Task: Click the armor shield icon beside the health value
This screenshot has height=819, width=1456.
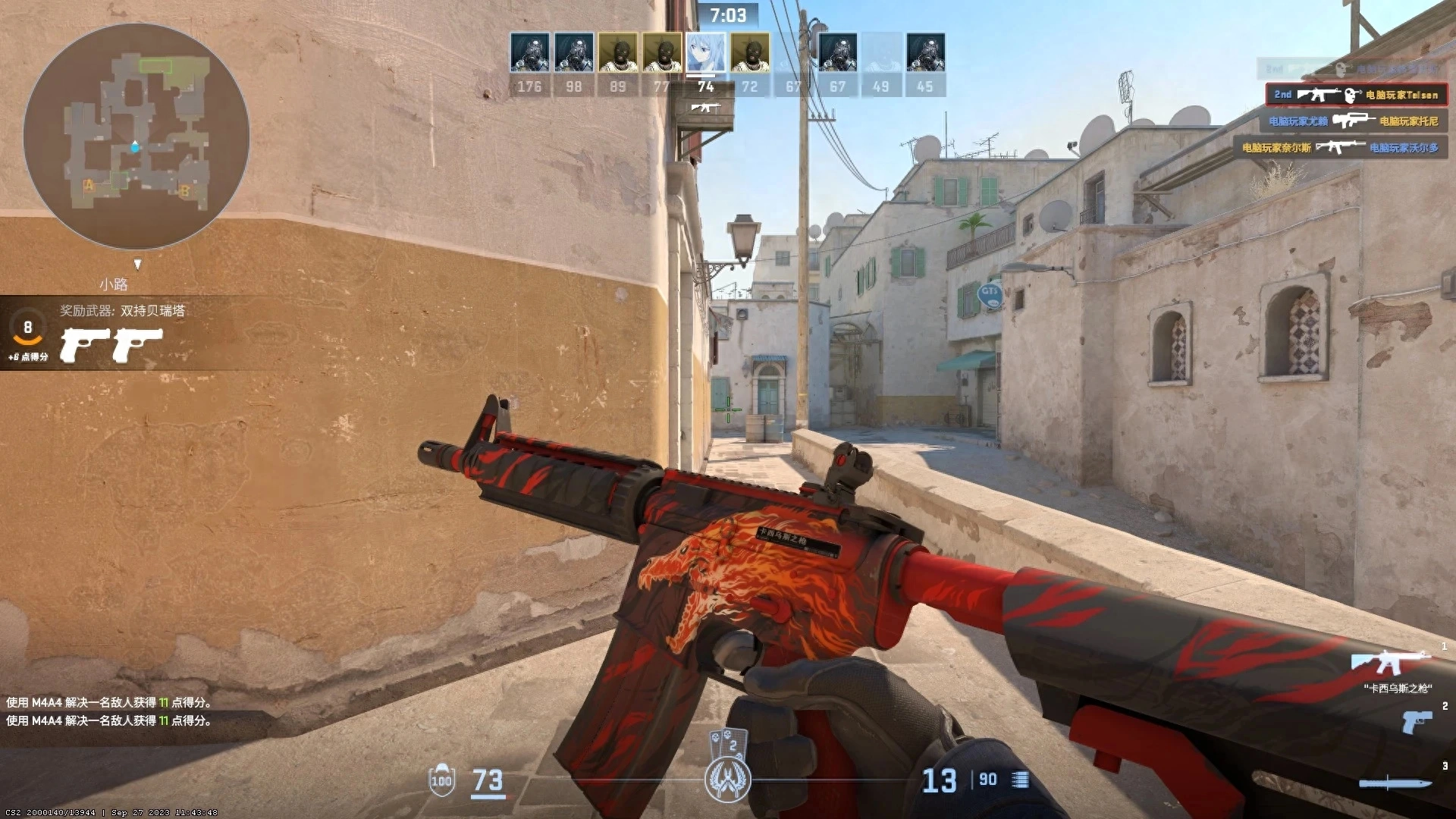Action: click(443, 779)
